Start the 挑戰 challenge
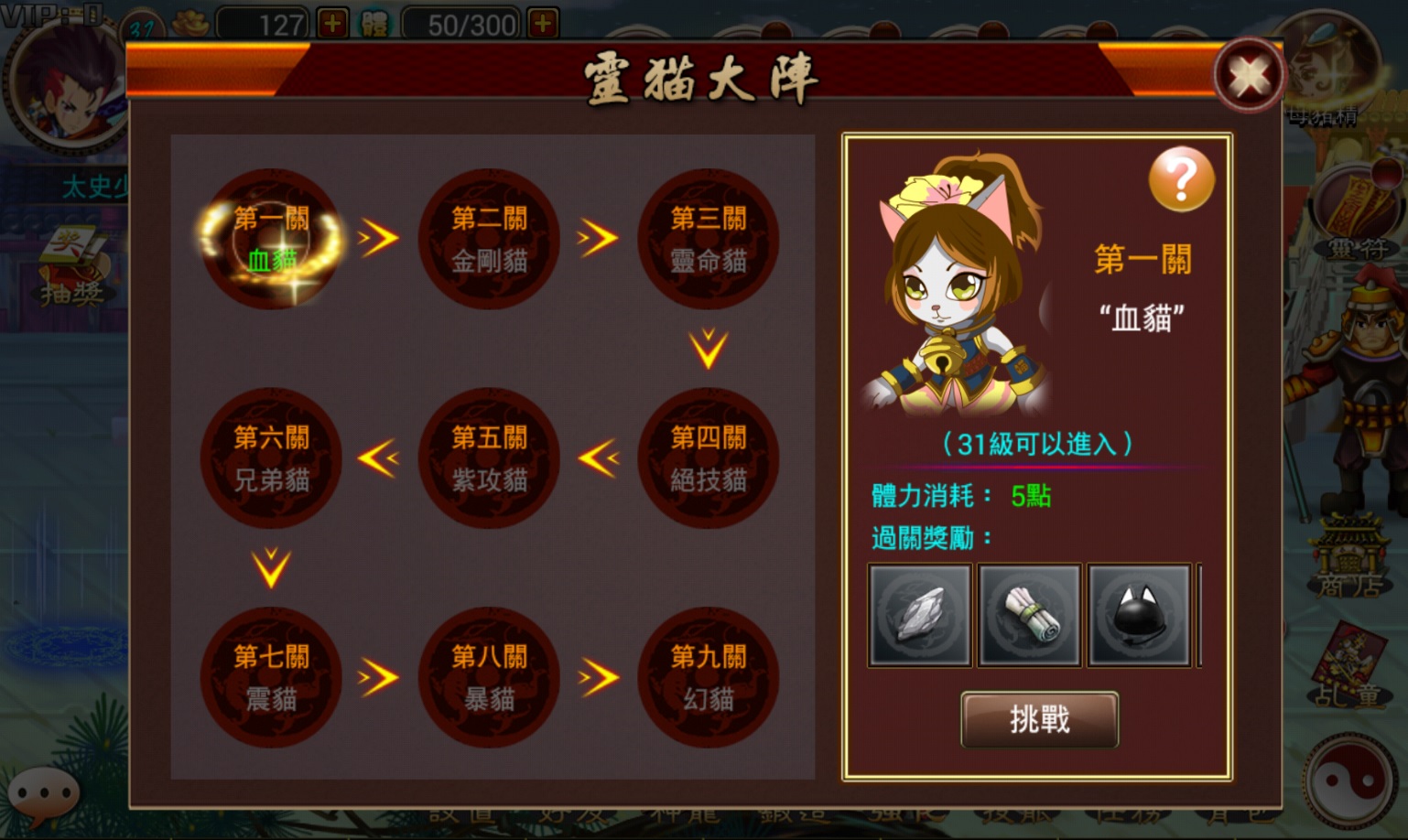The width and height of the screenshot is (1408, 840). click(1039, 719)
